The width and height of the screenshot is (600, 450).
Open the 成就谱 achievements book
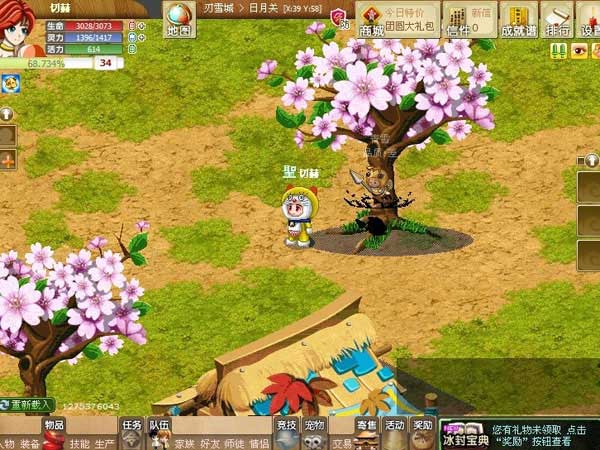(x=518, y=19)
